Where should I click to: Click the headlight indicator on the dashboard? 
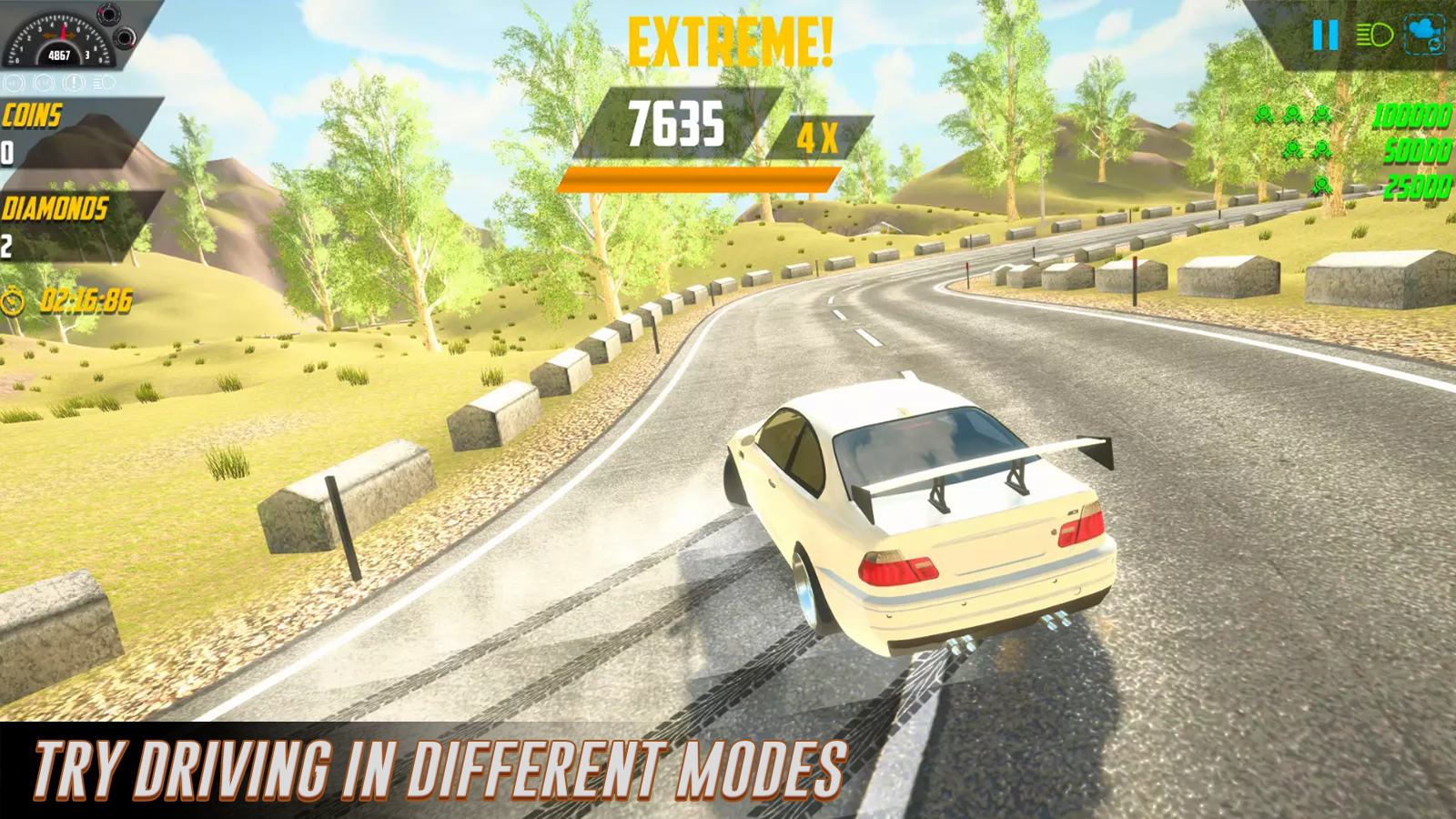pos(103,83)
